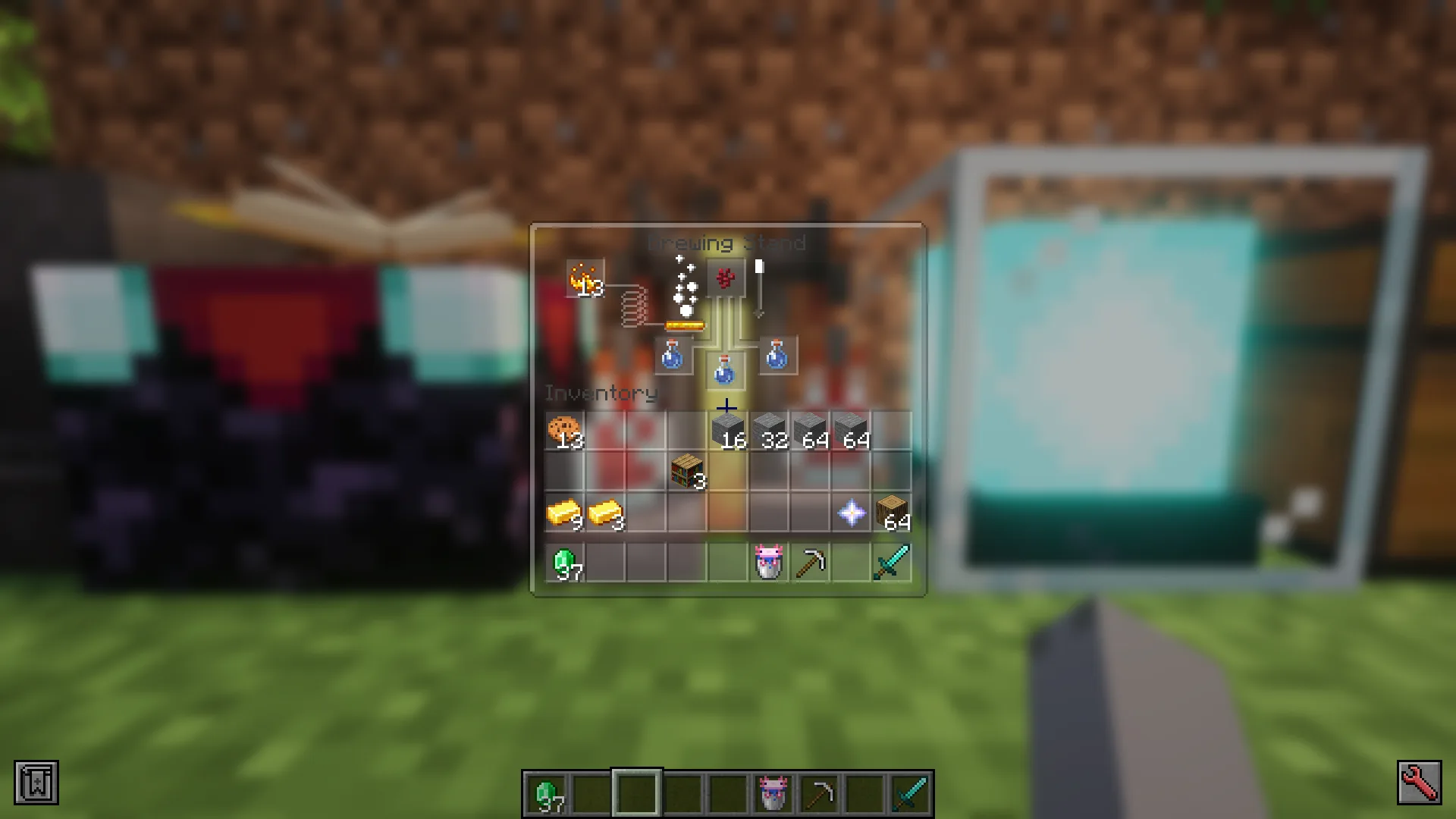Image resolution: width=1456 pixels, height=819 pixels.
Task: Select the nether star item
Action: 852,514
